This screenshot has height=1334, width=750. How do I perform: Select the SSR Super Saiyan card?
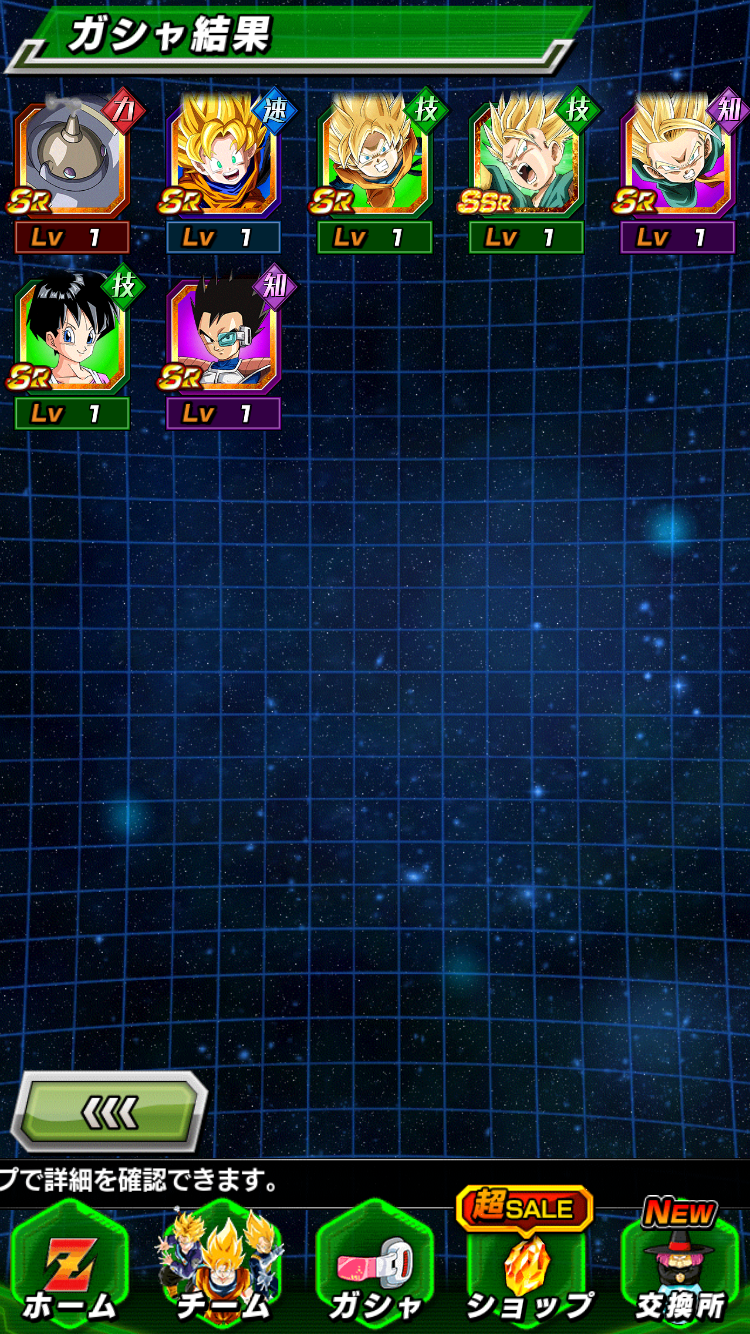526,160
